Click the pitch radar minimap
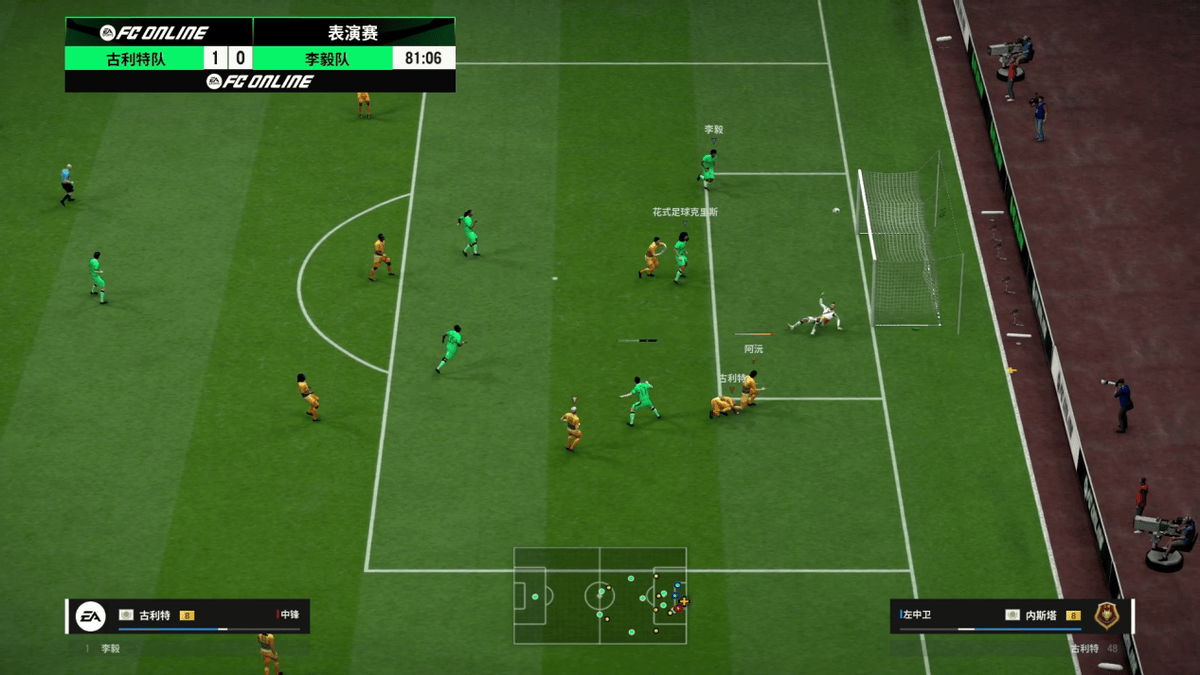Screen dimensions: 1200x675 pyautogui.click(x=600, y=595)
